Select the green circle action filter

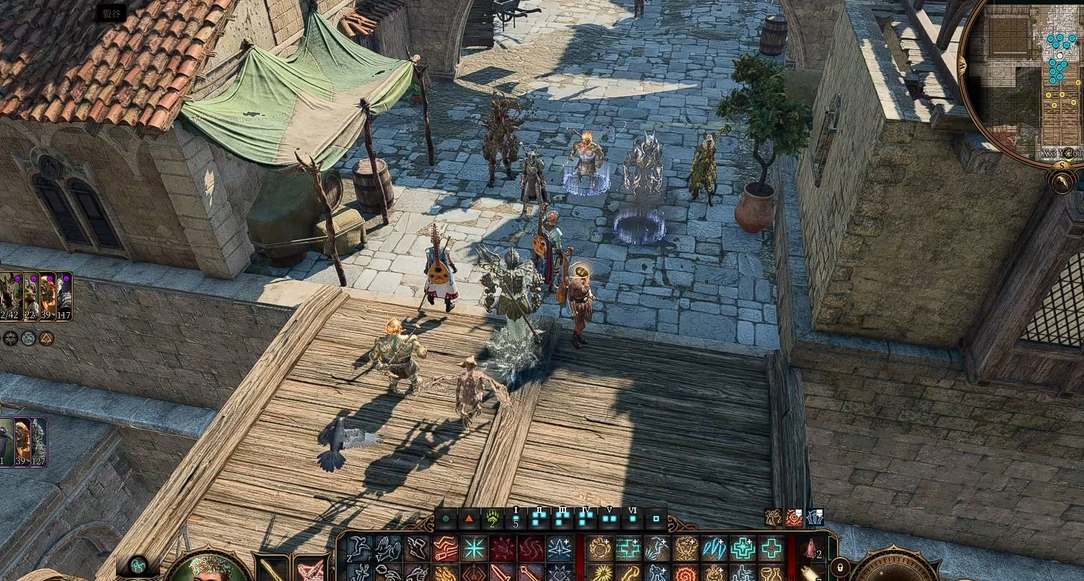click(x=445, y=519)
